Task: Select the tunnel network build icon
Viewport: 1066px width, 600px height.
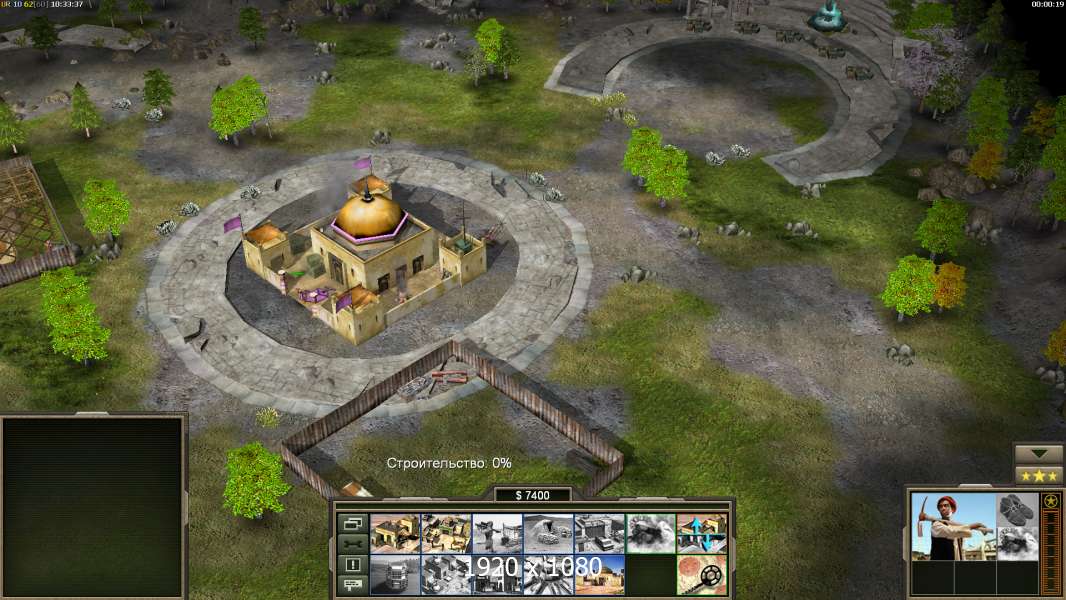Action: (x=548, y=533)
